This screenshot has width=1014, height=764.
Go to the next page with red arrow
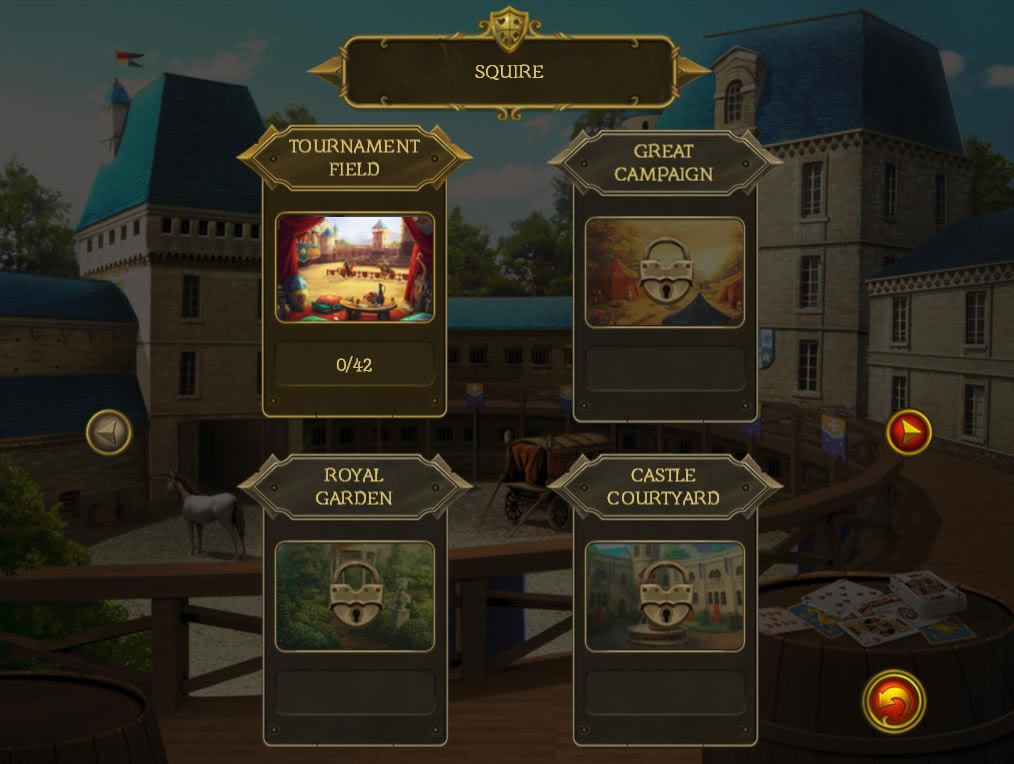[x=909, y=432]
